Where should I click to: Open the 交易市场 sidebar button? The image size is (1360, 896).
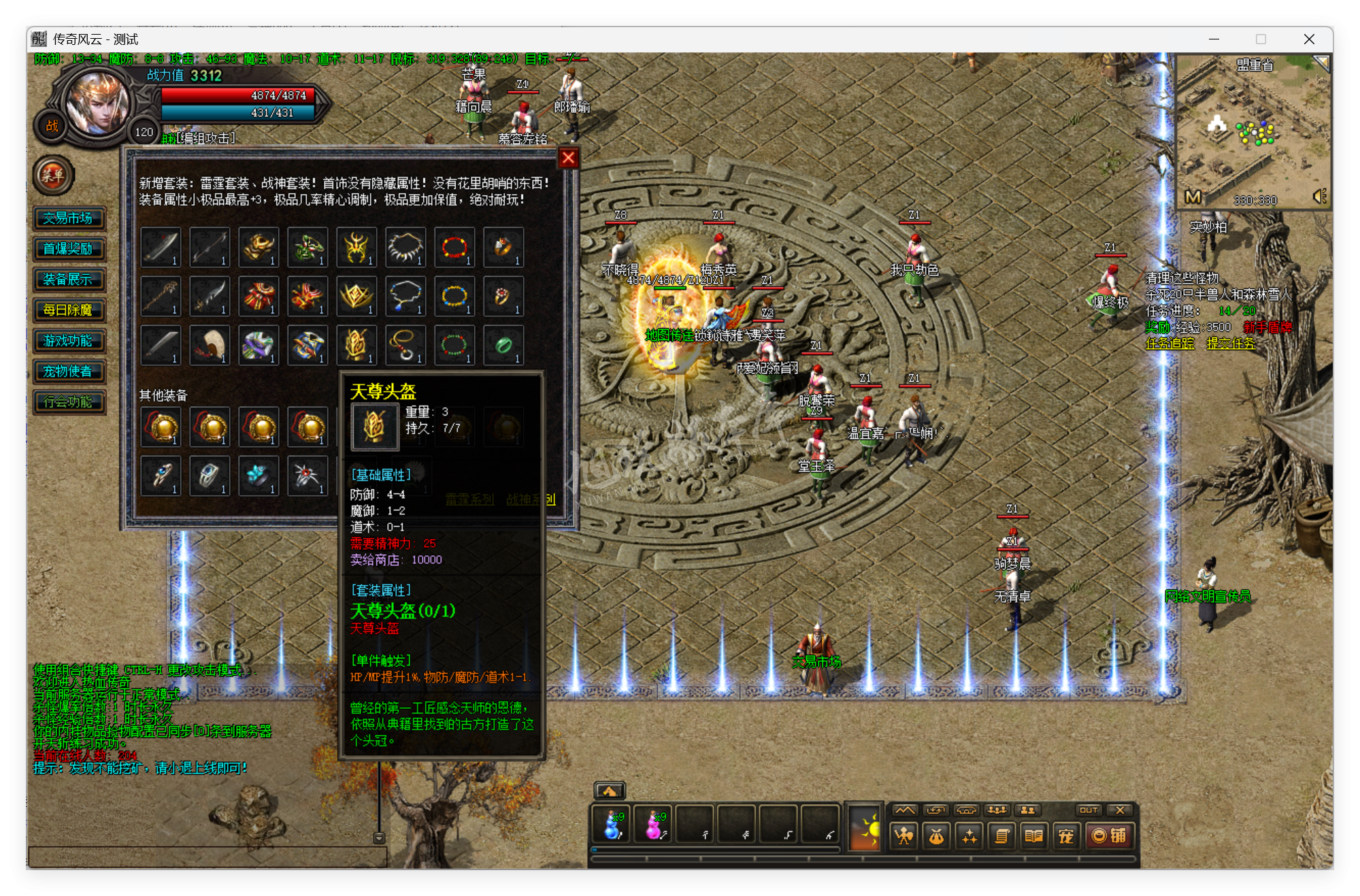click(69, 218)
